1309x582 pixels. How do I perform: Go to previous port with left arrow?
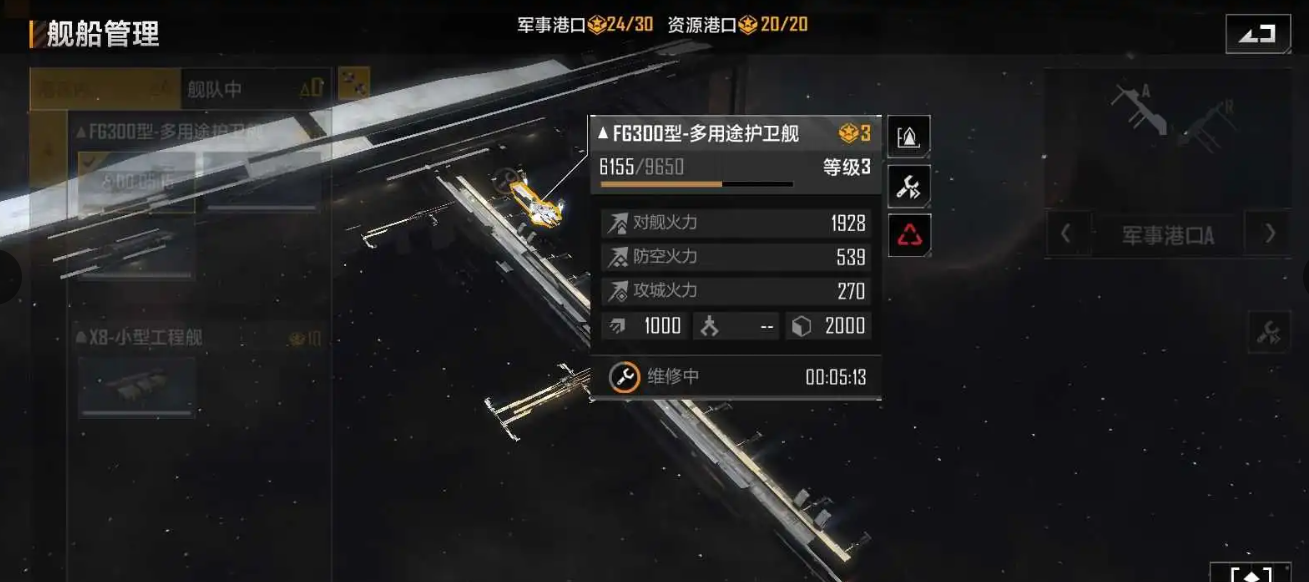click(1066, 235)
